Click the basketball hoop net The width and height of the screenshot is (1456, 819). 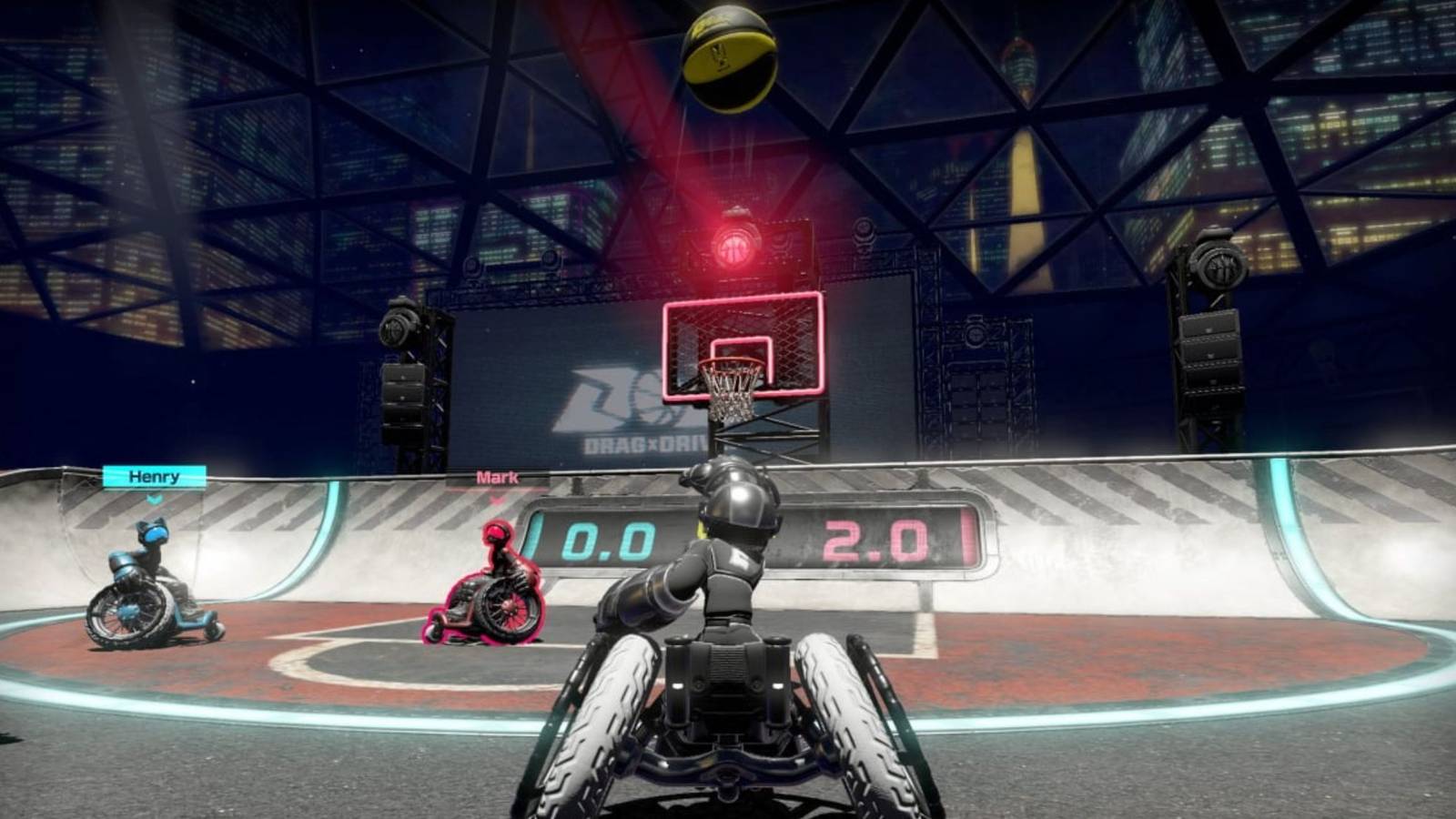728,391
